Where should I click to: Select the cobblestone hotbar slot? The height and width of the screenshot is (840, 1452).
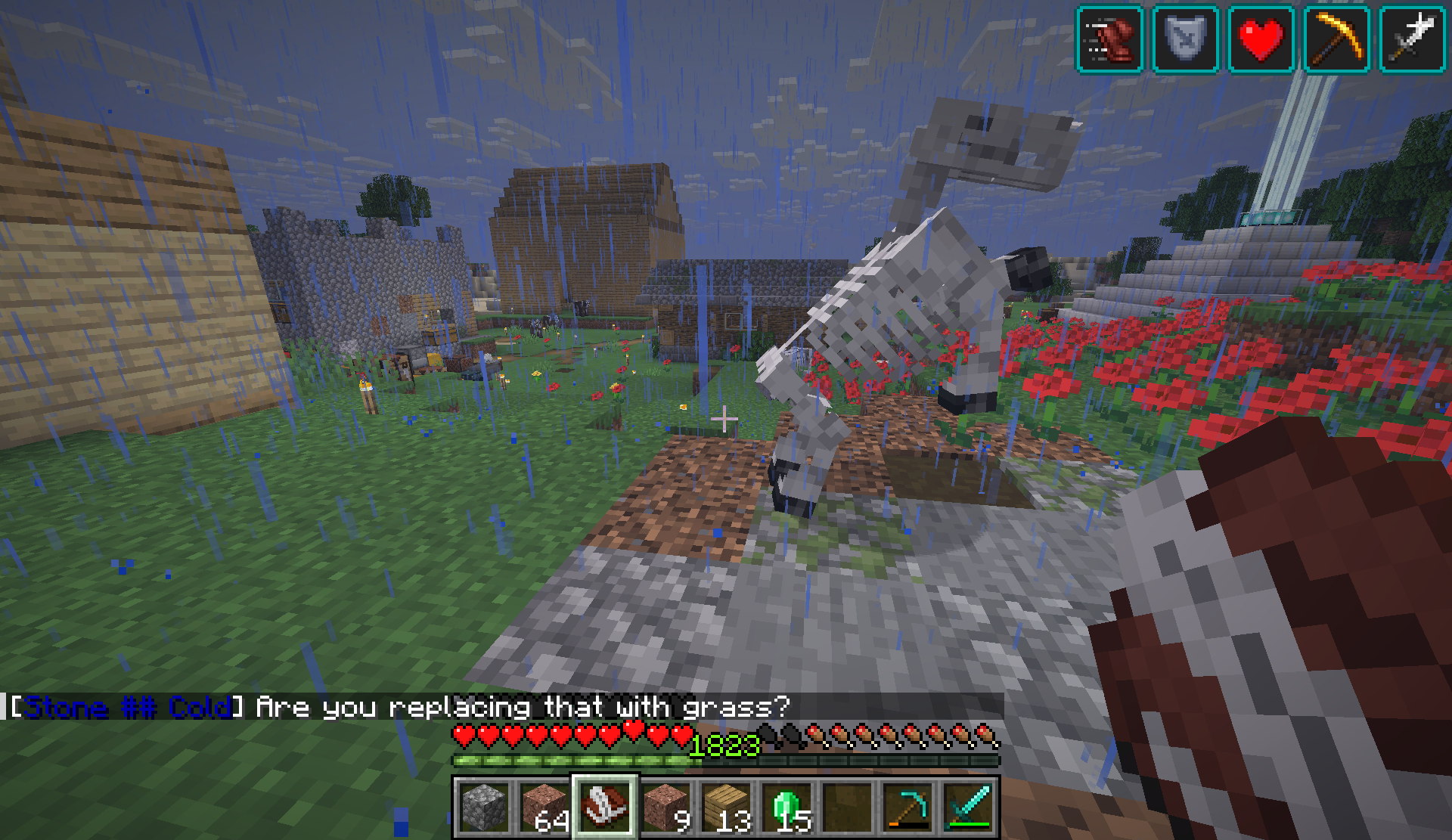pyautogui.click(x=484, y=807)
